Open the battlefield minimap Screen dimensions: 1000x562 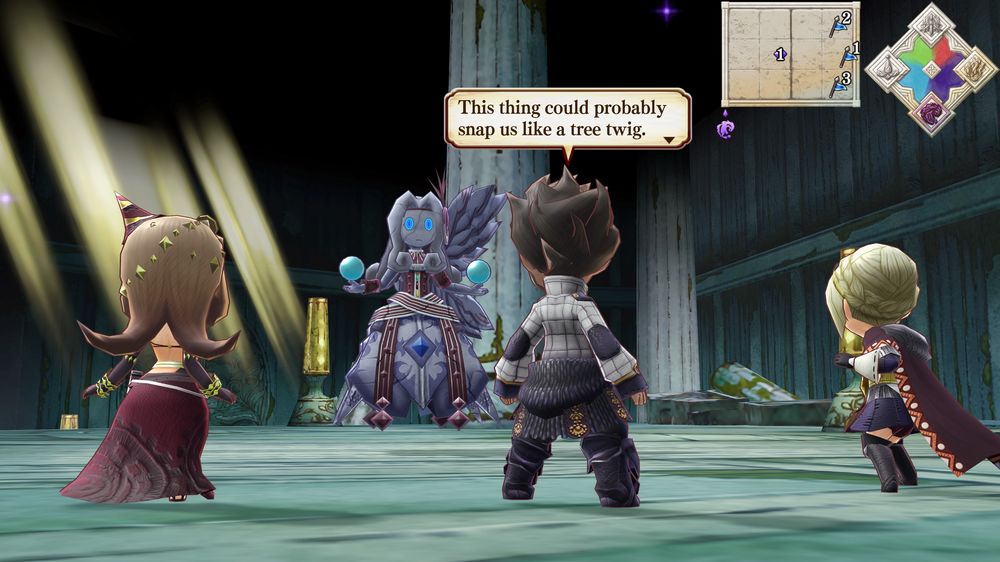pyautogui.click(x=790, y=54)
